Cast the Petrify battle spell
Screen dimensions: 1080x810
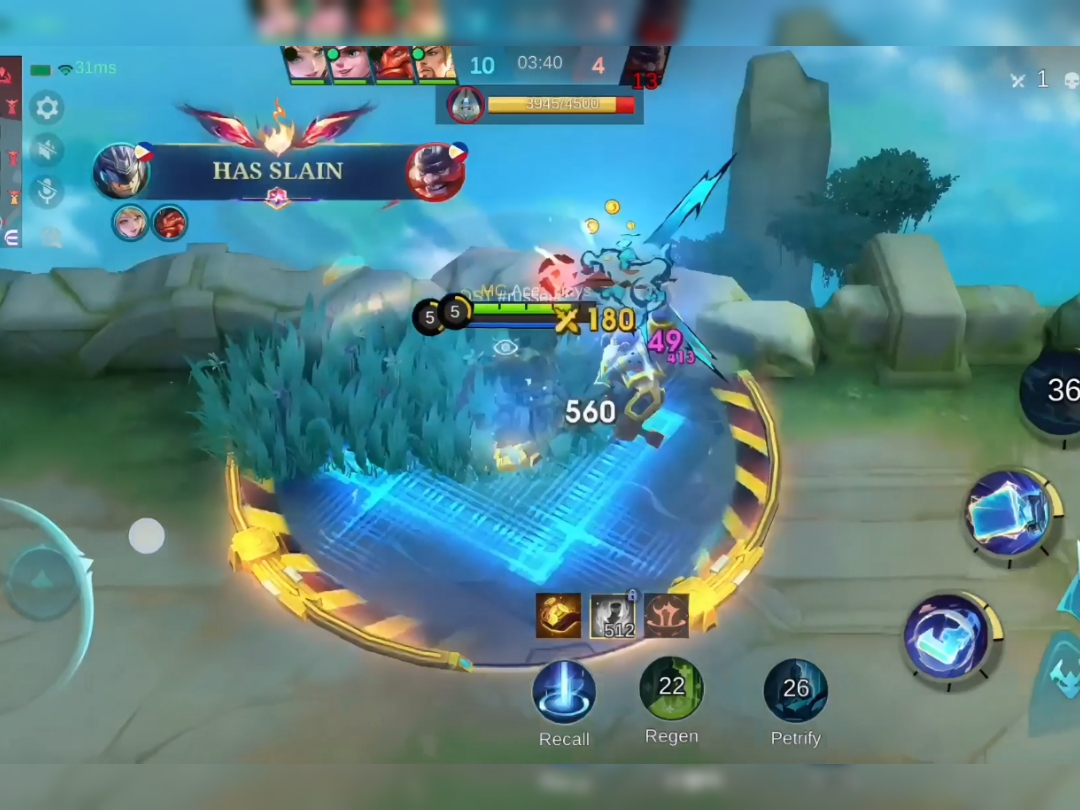[796, 690]
